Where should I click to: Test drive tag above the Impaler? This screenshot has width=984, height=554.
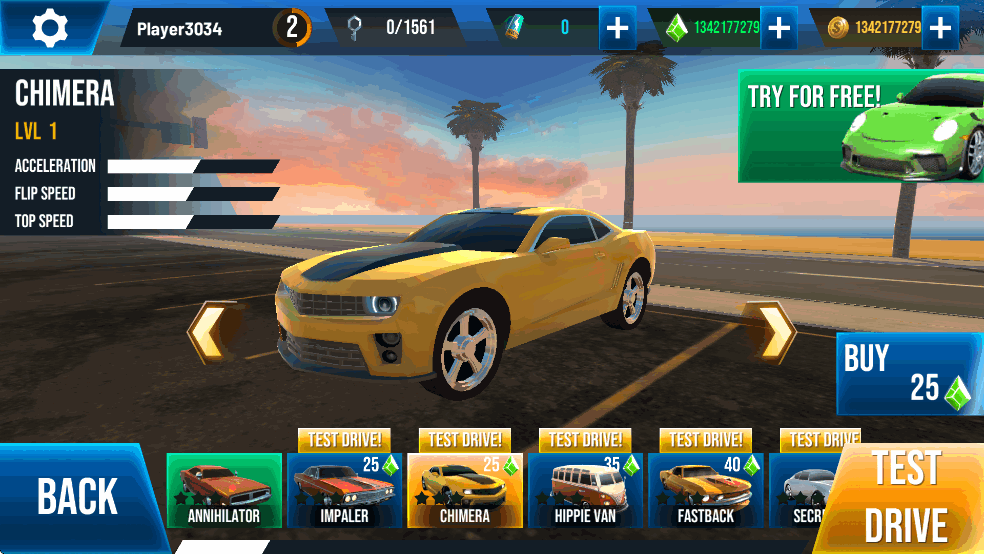coord(344,440)
